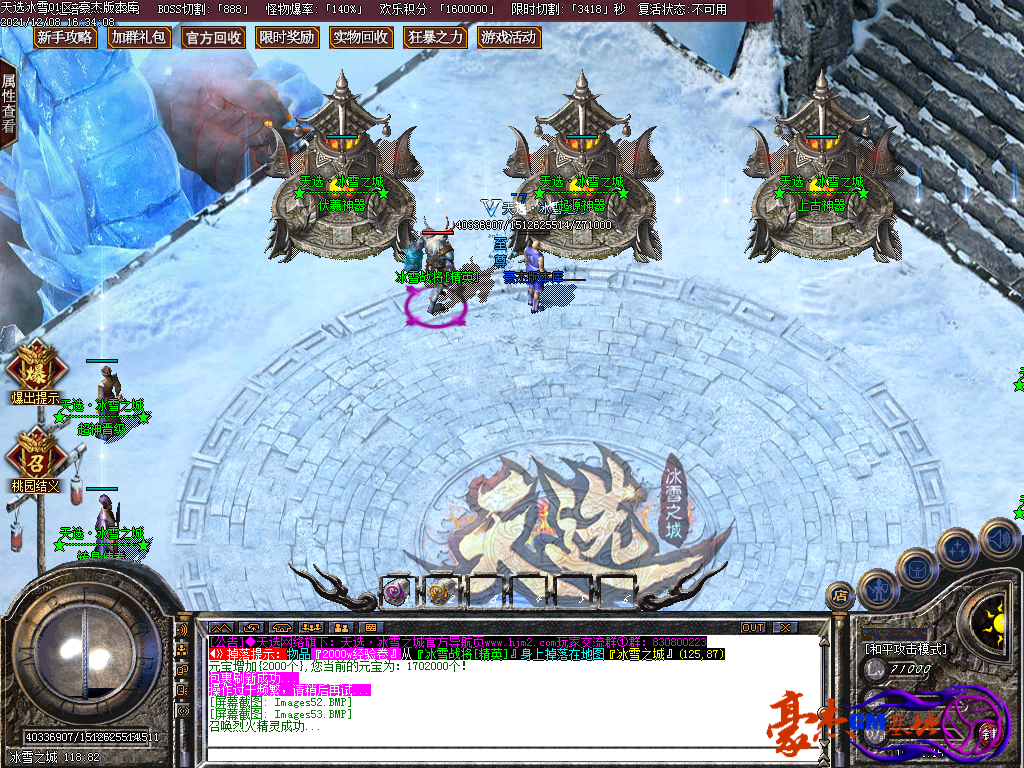Viewport: 1024px width, 768px height.
Task: Open the 新手攻略 beginner guide
Action: (65, 38)
